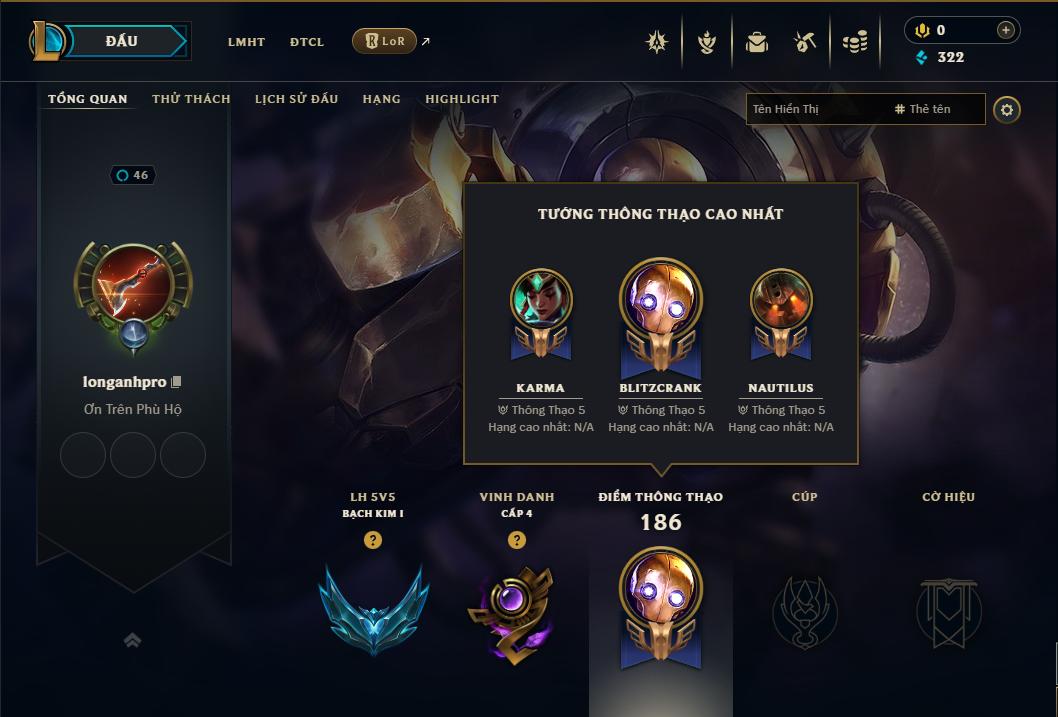Viewport: 1058px width, 717px height.
Task: Open the THỬ THÁCH tab
Action: 191,99
